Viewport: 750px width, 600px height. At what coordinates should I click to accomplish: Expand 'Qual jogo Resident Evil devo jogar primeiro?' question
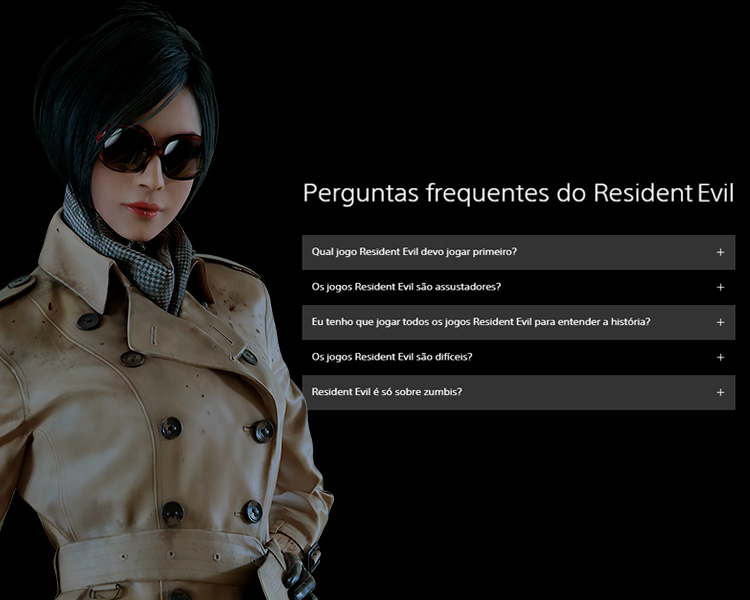(518, 252)
